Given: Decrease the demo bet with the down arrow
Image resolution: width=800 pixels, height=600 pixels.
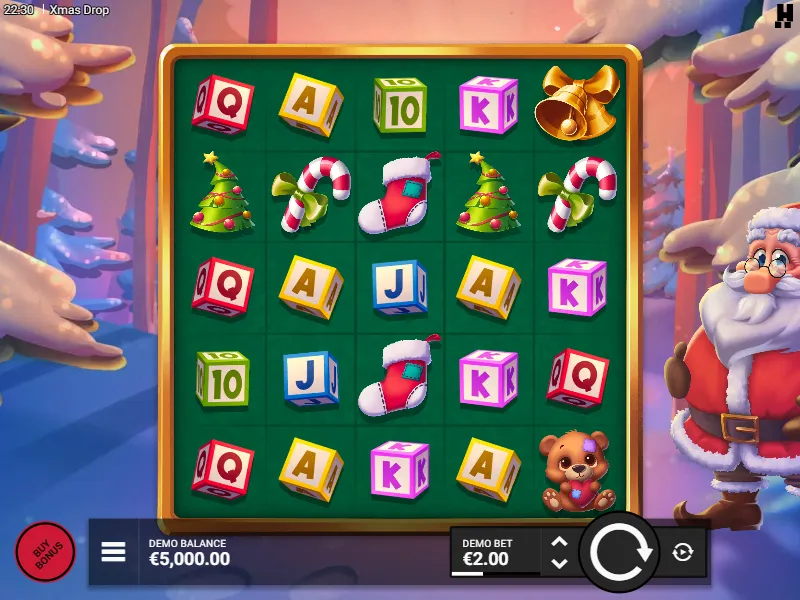Looking at the screenshot, I should (560, 563).
